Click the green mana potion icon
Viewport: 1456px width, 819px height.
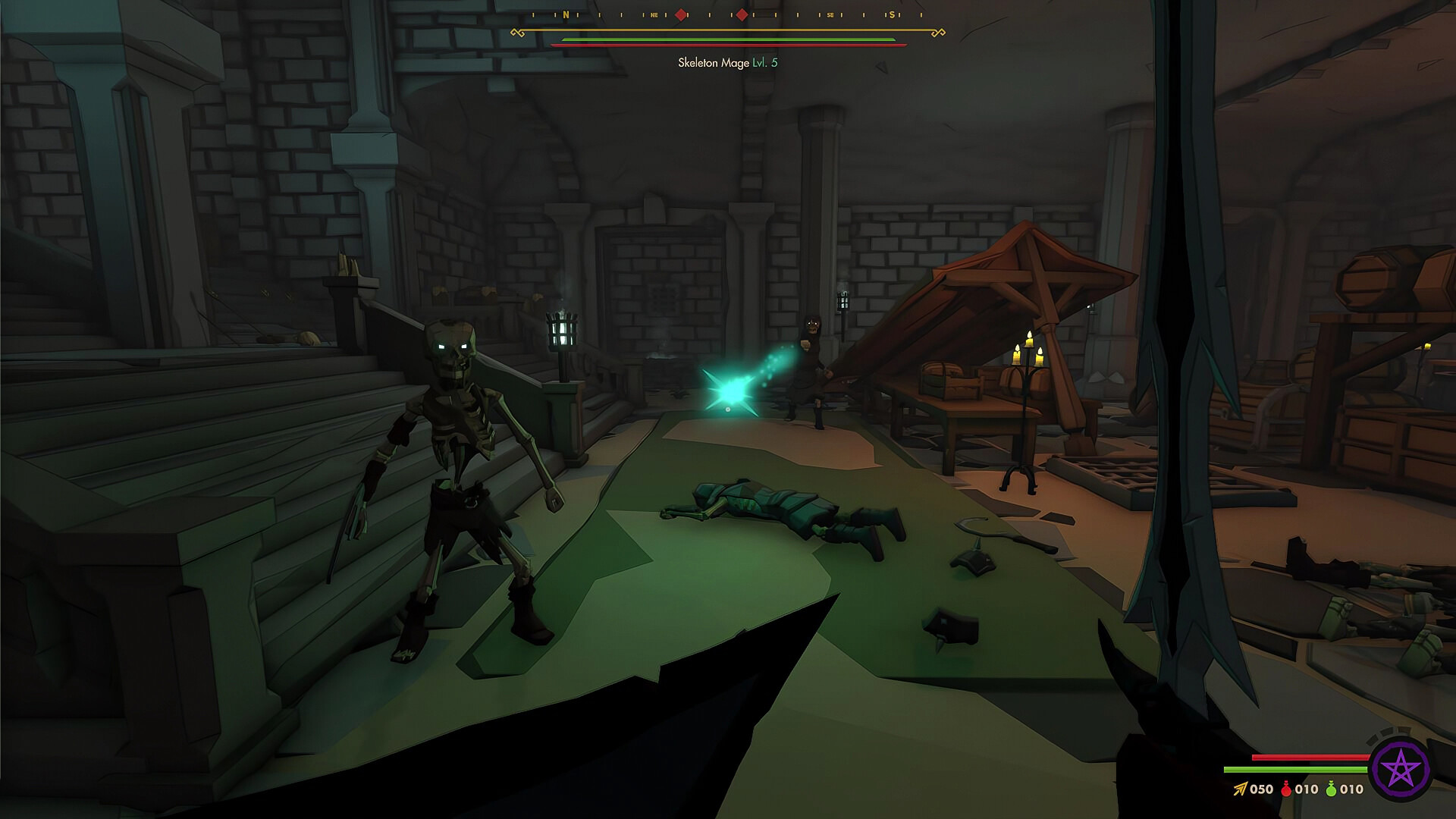click(x=1330, y=789)
